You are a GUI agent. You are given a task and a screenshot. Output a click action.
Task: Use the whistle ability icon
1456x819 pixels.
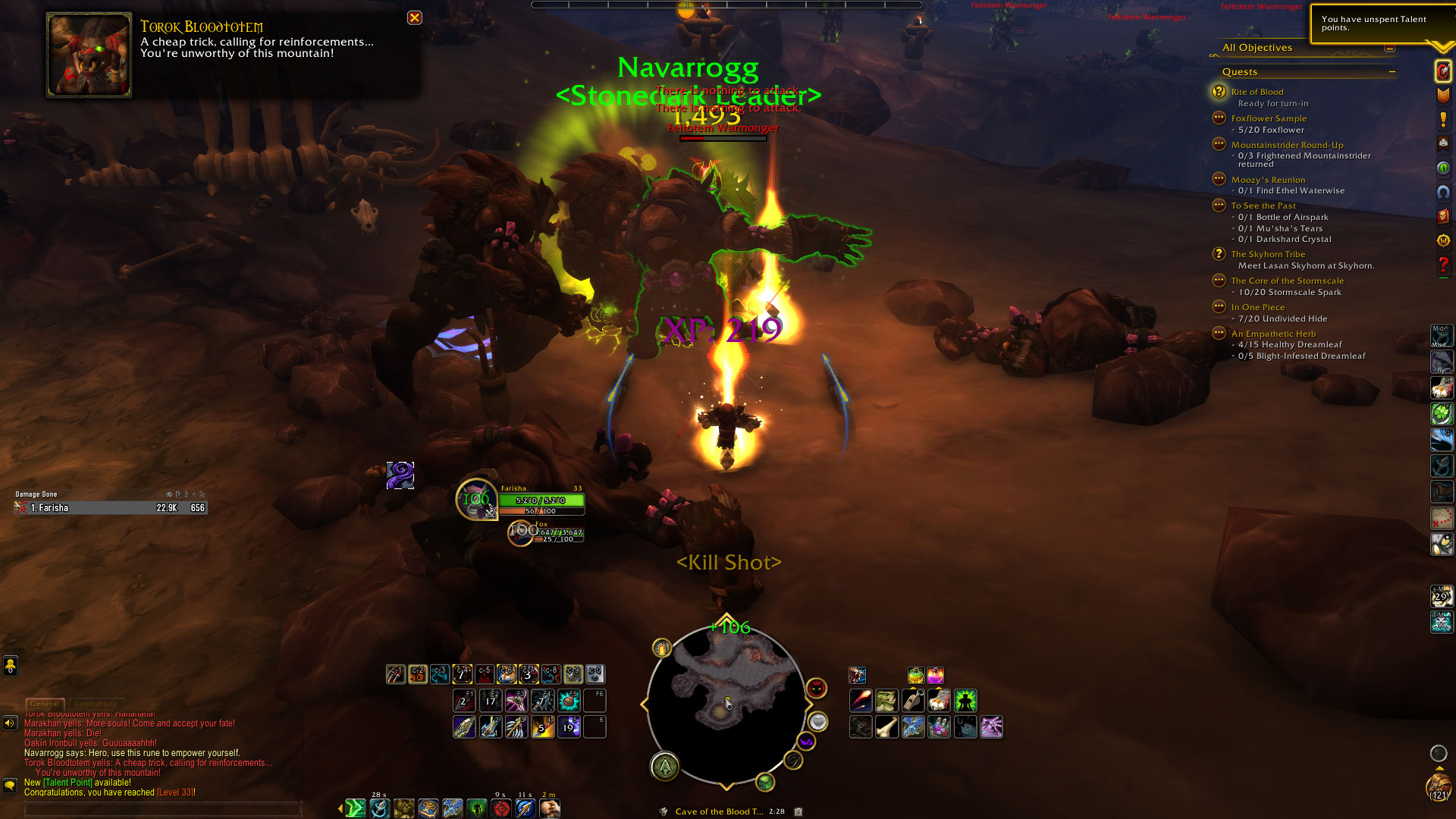tap(913, 701)
